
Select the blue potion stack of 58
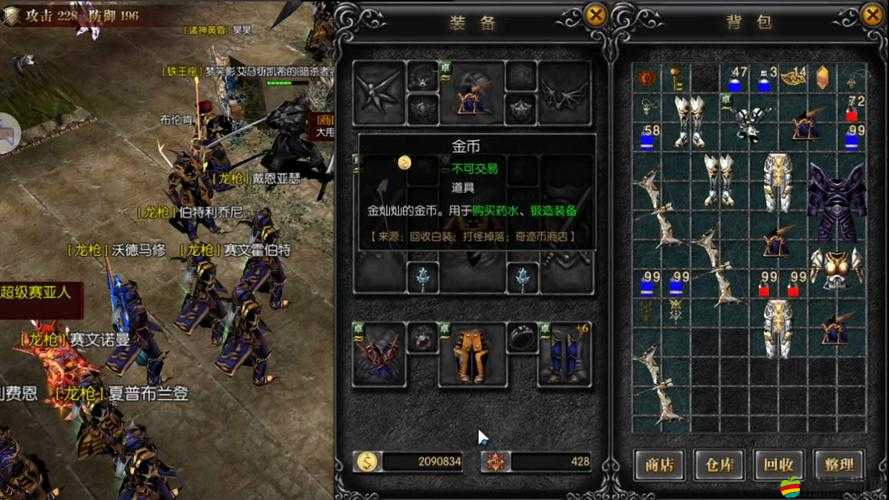pyautogui.click(x=648, y=136)
